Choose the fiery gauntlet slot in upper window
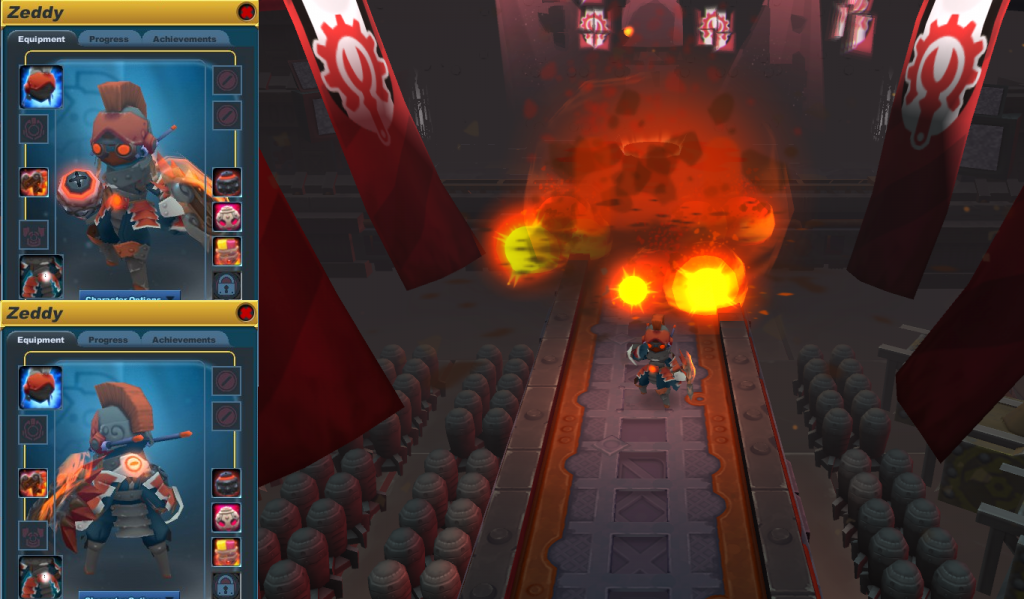The image size is (1024, 599). tap(34, 182)
